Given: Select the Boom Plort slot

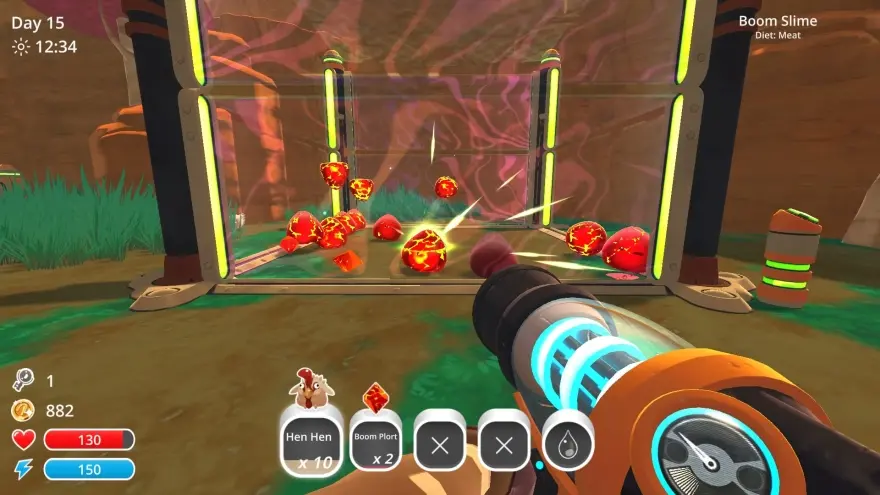Looking at the screenshot, I should [x=376, y=441].
